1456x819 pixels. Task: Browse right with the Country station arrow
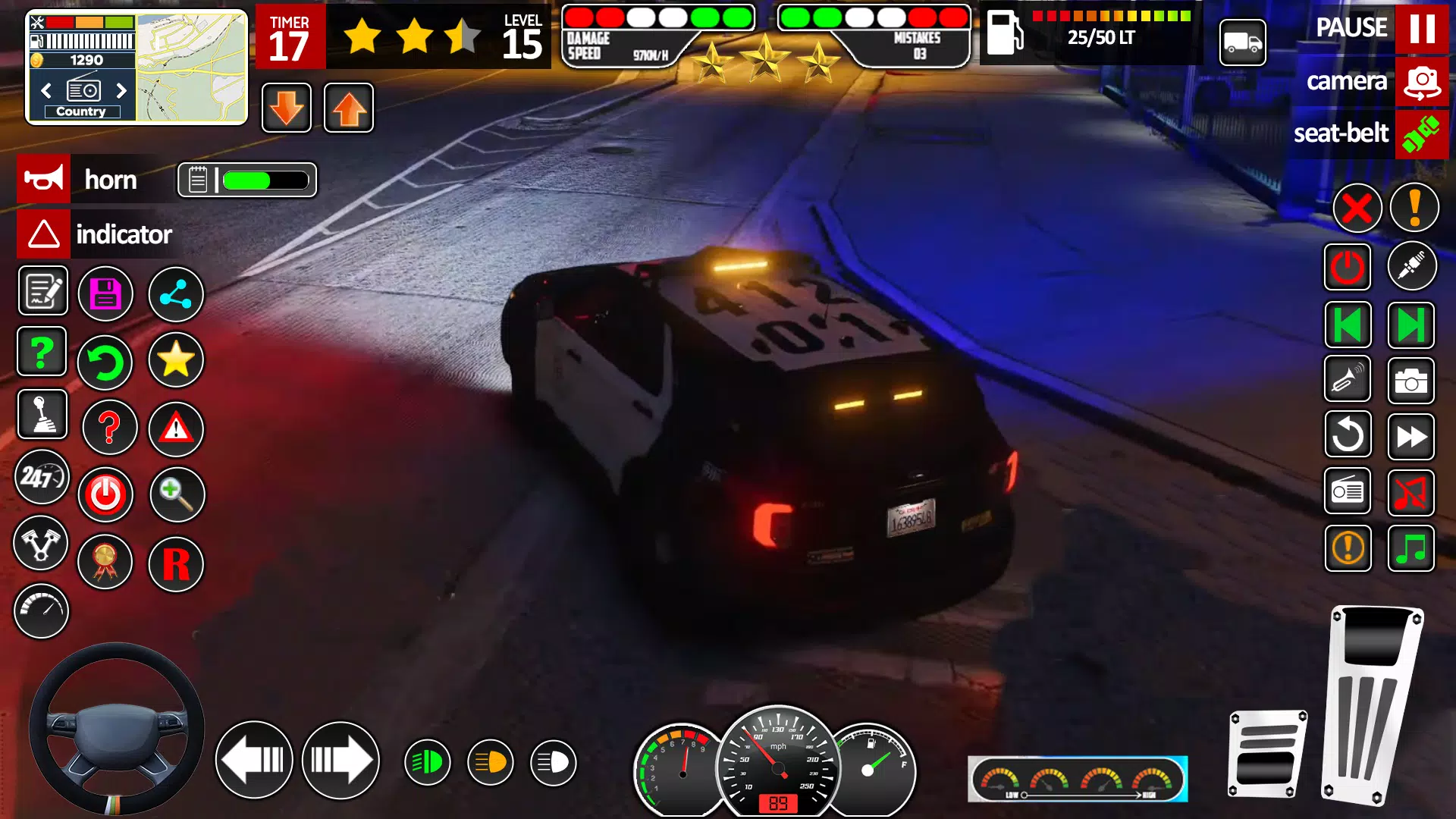point(123,90)
